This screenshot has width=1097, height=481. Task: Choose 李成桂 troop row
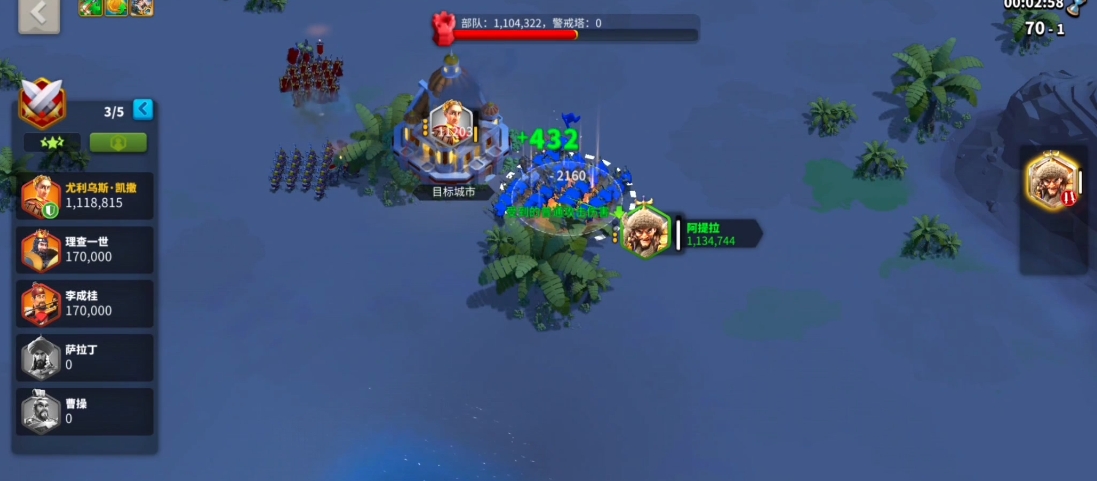pos(86,303)
